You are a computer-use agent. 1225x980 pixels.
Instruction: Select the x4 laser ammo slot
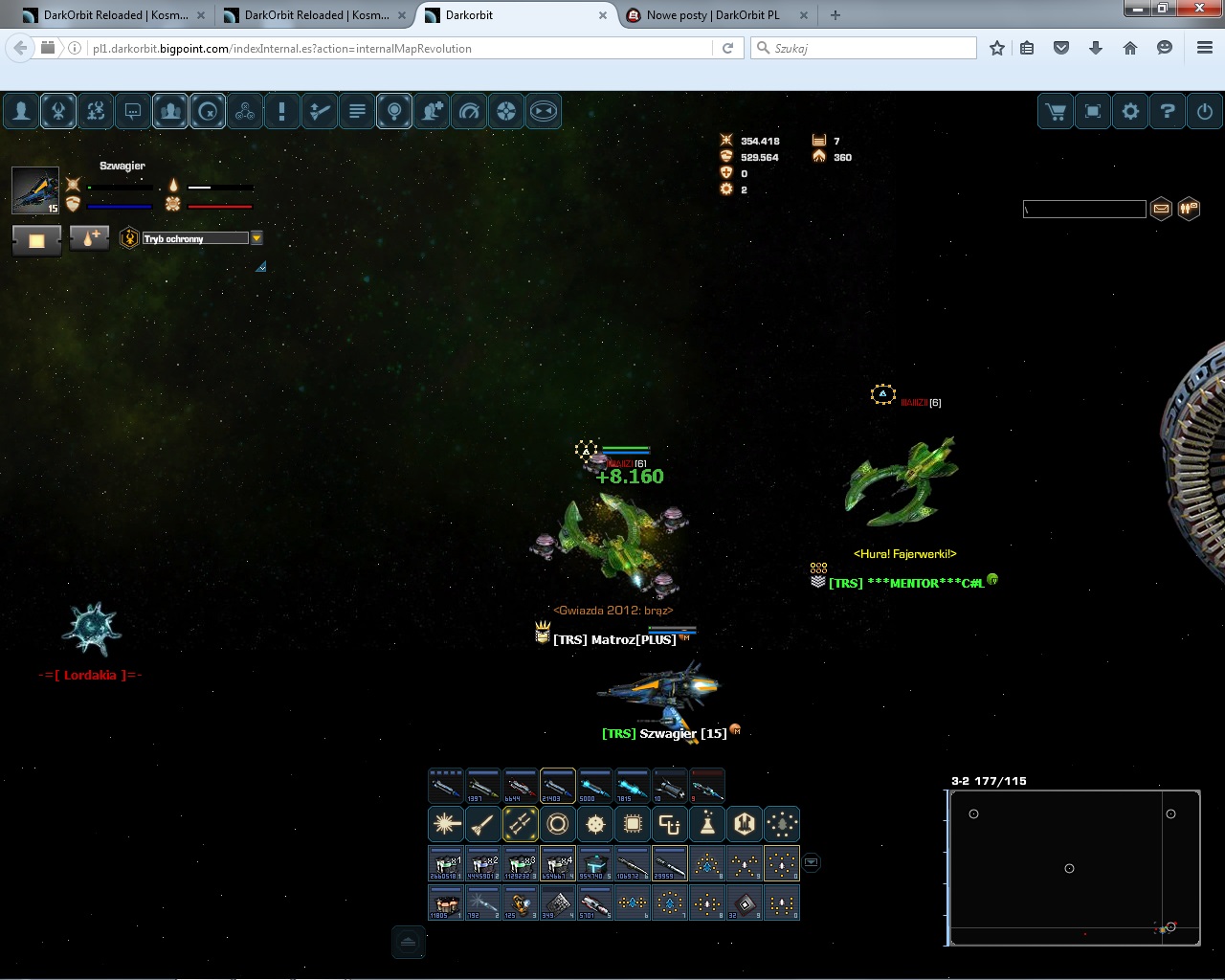tap(558, 863)
